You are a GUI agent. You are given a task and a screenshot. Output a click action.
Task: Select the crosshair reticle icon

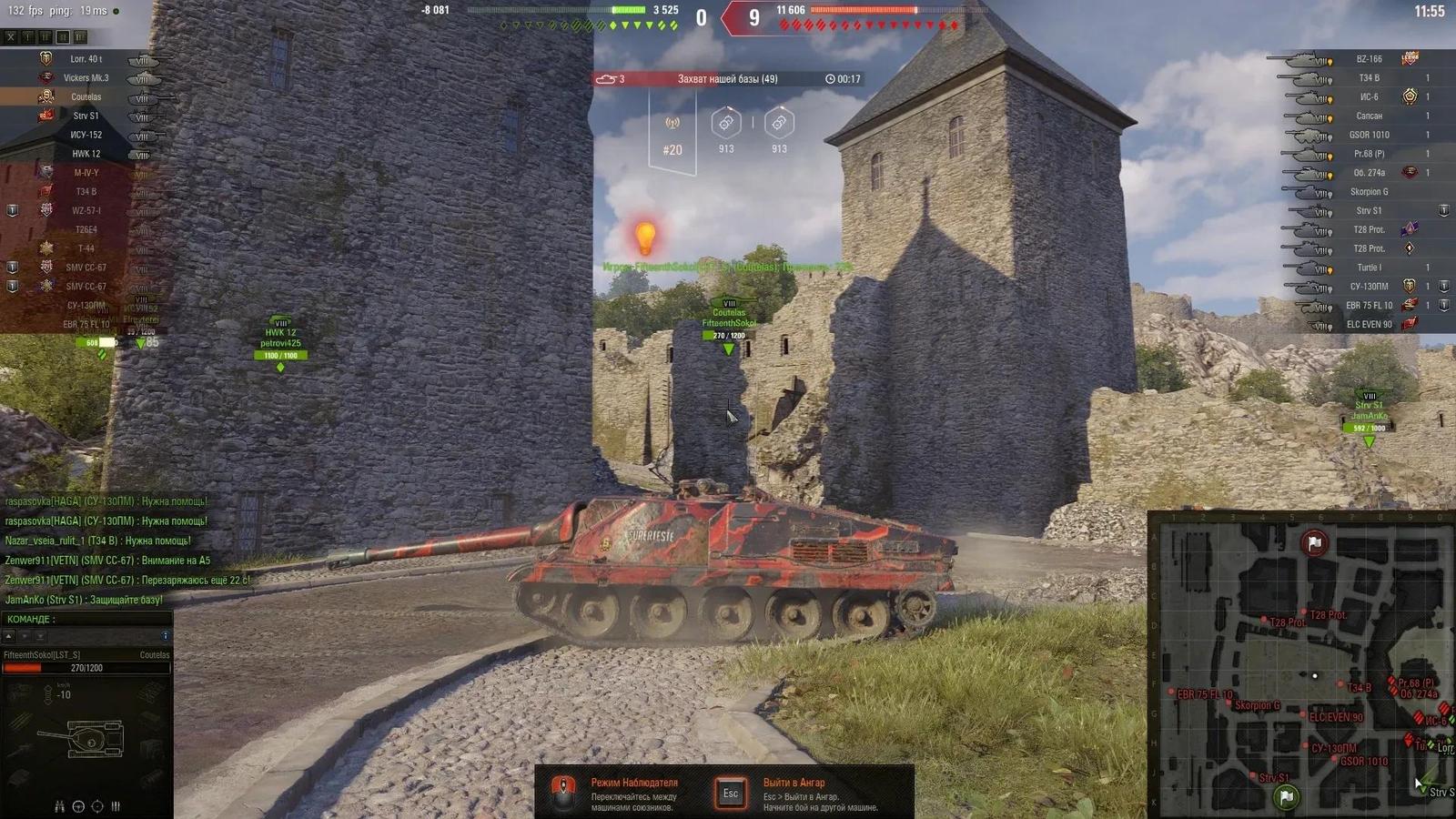point(96,804)
